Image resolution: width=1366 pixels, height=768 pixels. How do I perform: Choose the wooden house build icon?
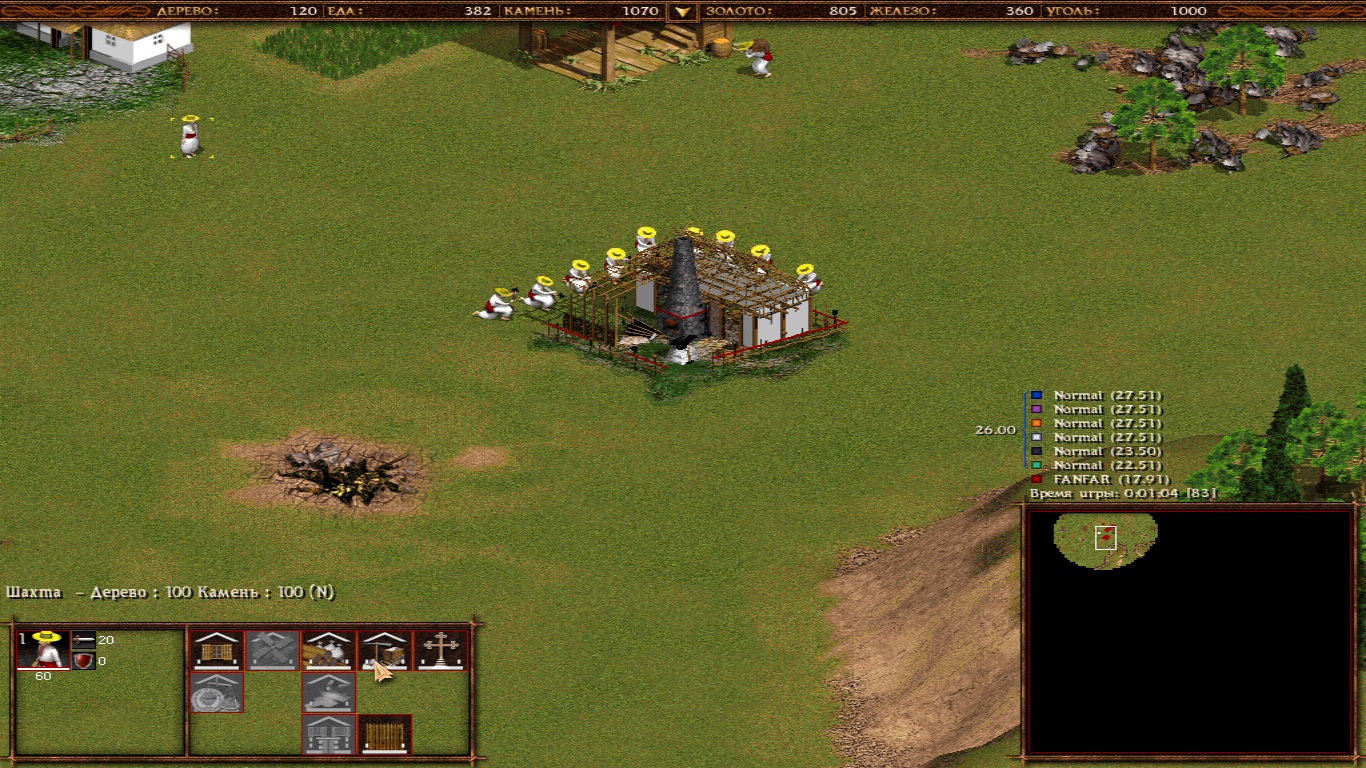click(216, 650)
